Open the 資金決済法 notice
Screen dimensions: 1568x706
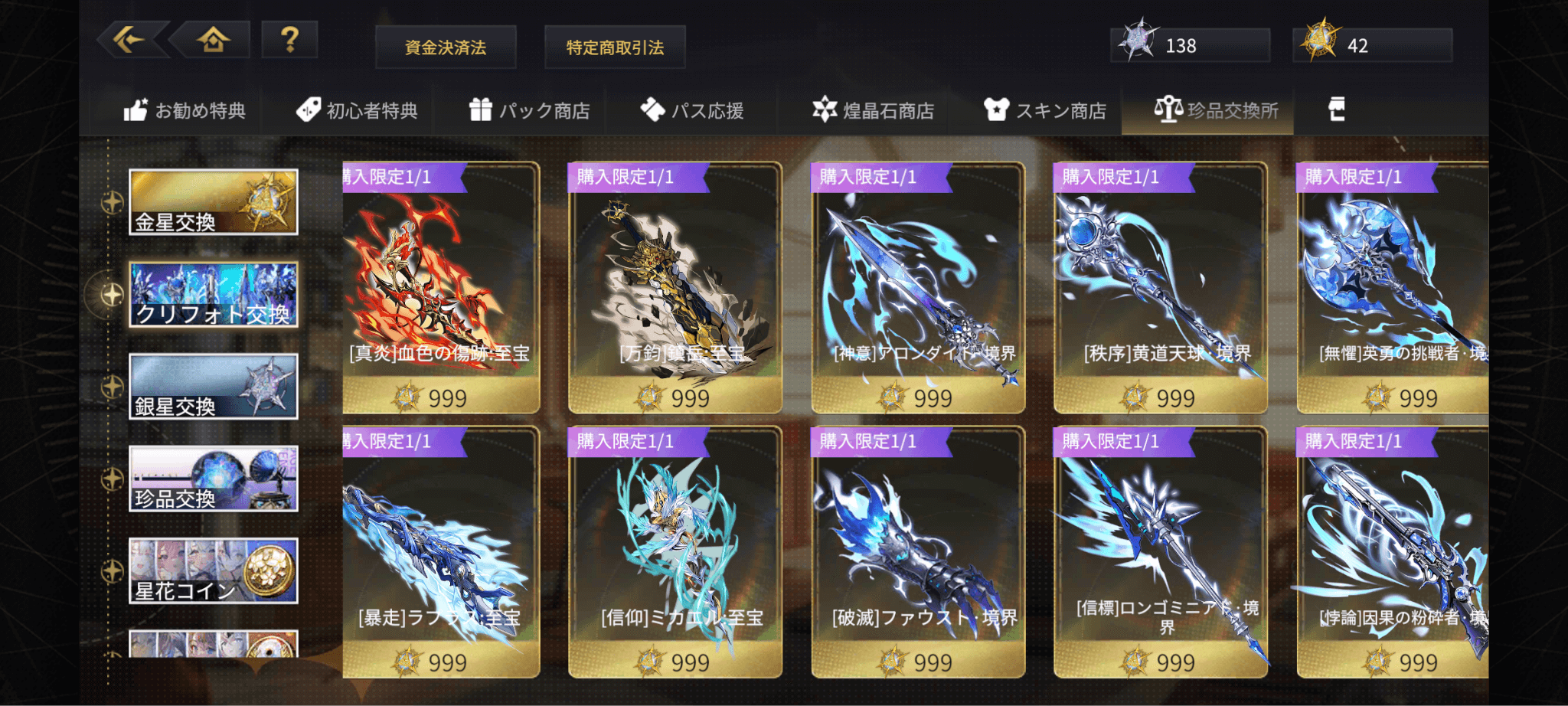pos(446,47)
